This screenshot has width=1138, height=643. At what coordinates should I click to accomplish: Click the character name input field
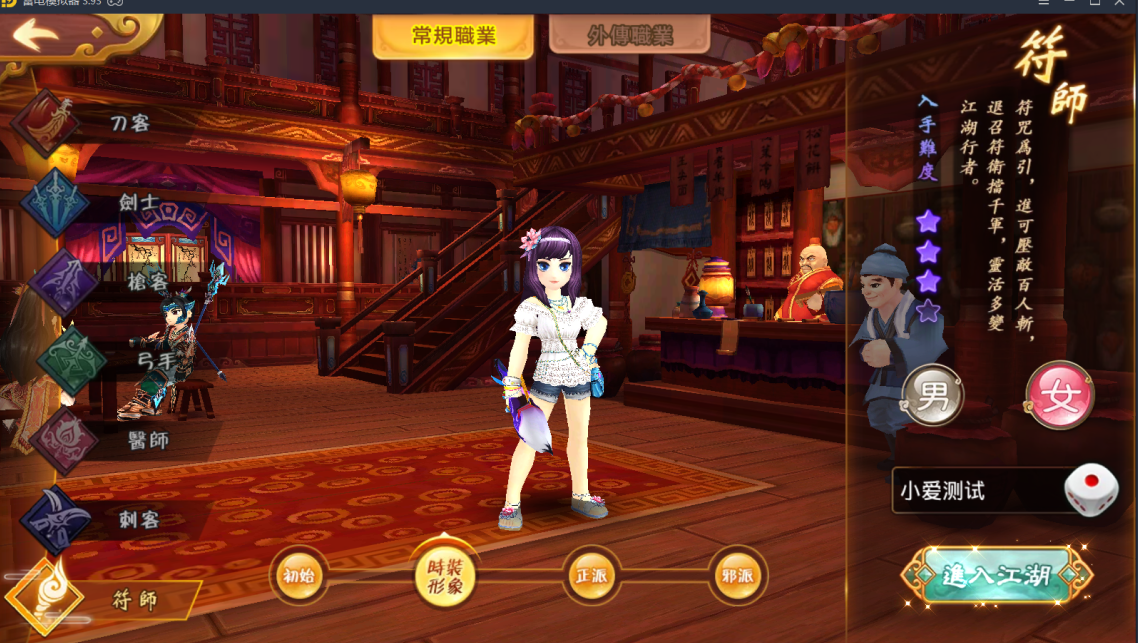click(975, 491)
